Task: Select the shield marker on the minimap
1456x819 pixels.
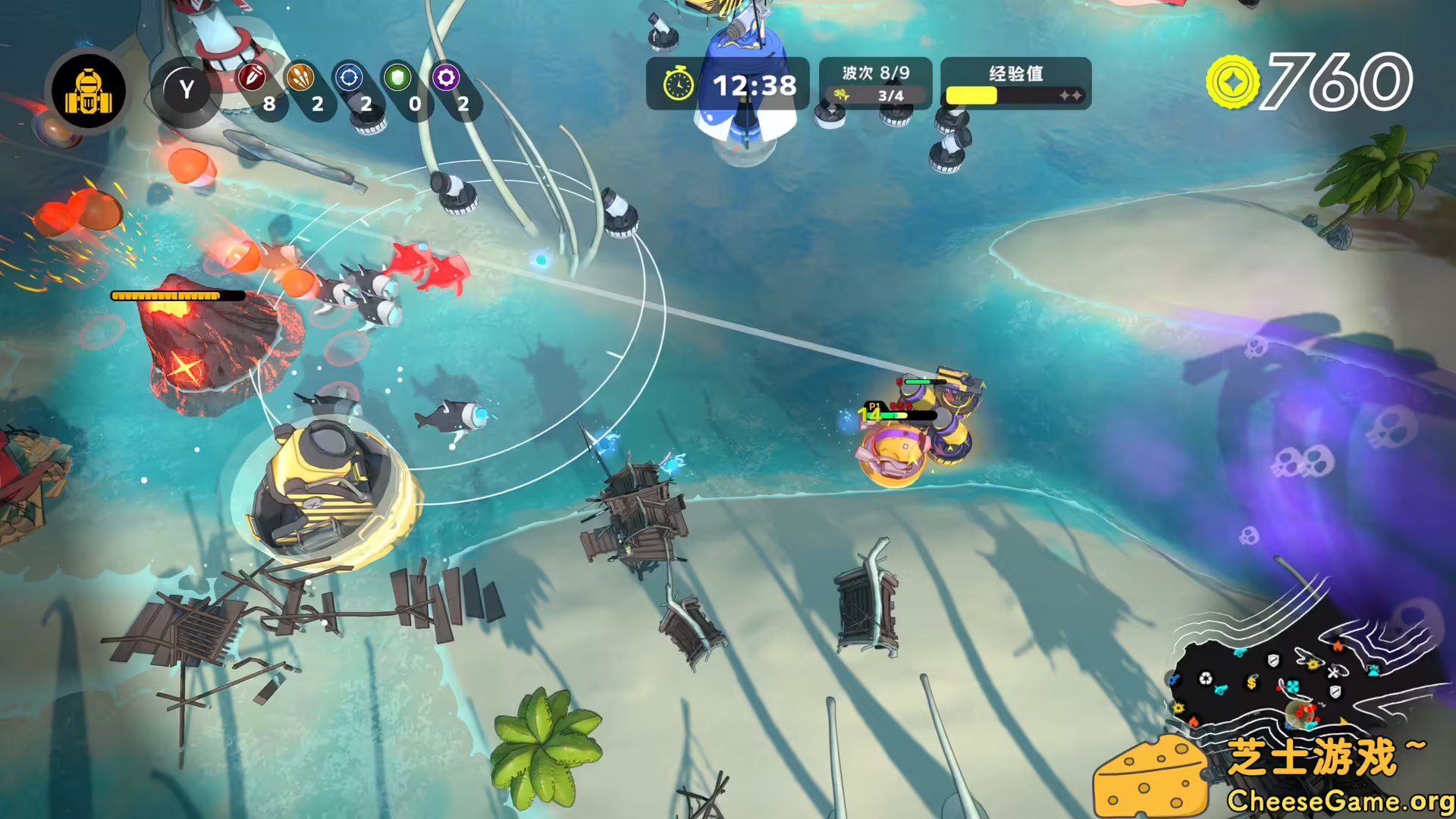Action: [x=1272, y=661]
